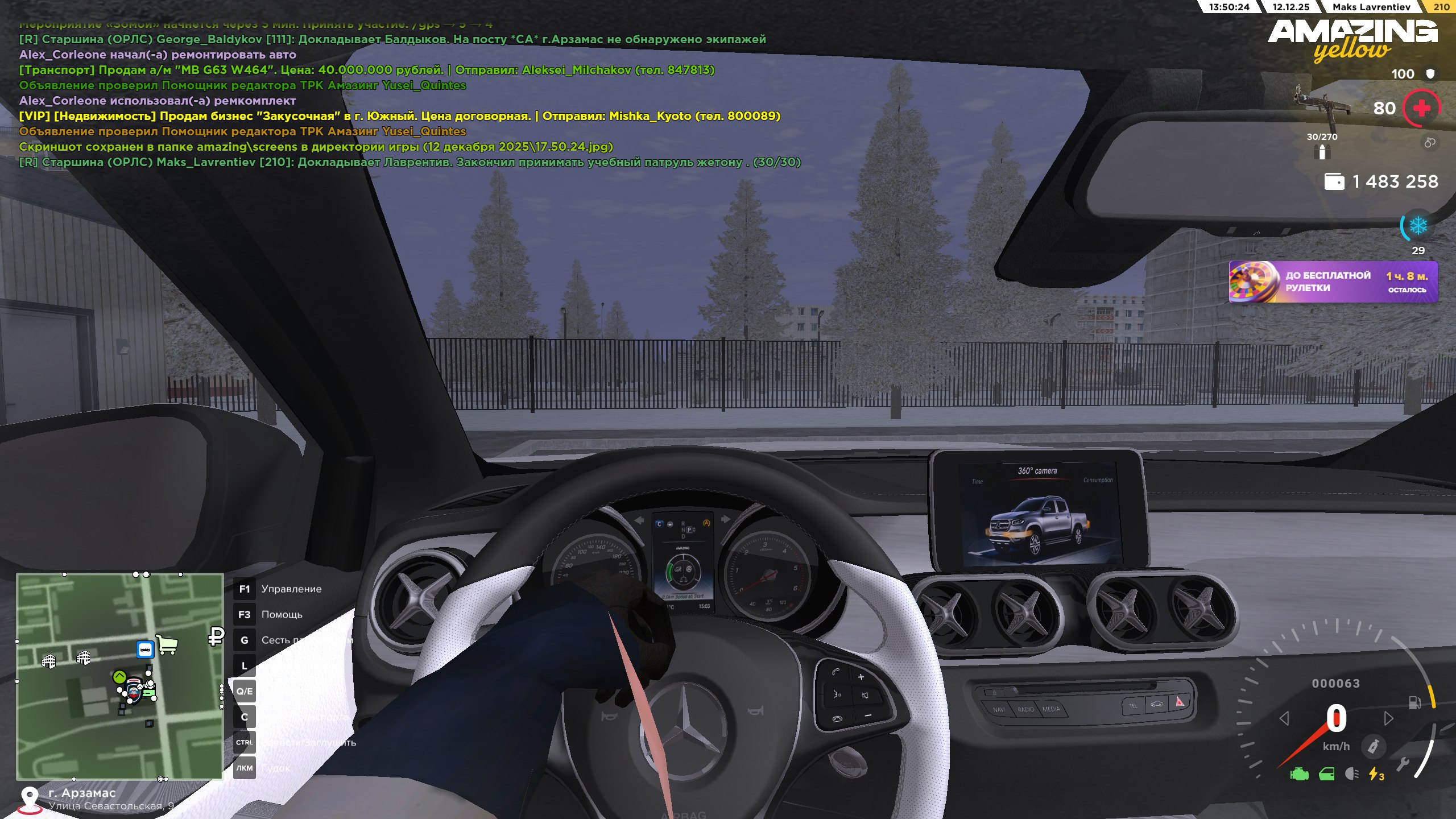Screen dimensions: 1456x819
Task: Click the fuel pump gauge icon
Action: (x=1414, y=703)
